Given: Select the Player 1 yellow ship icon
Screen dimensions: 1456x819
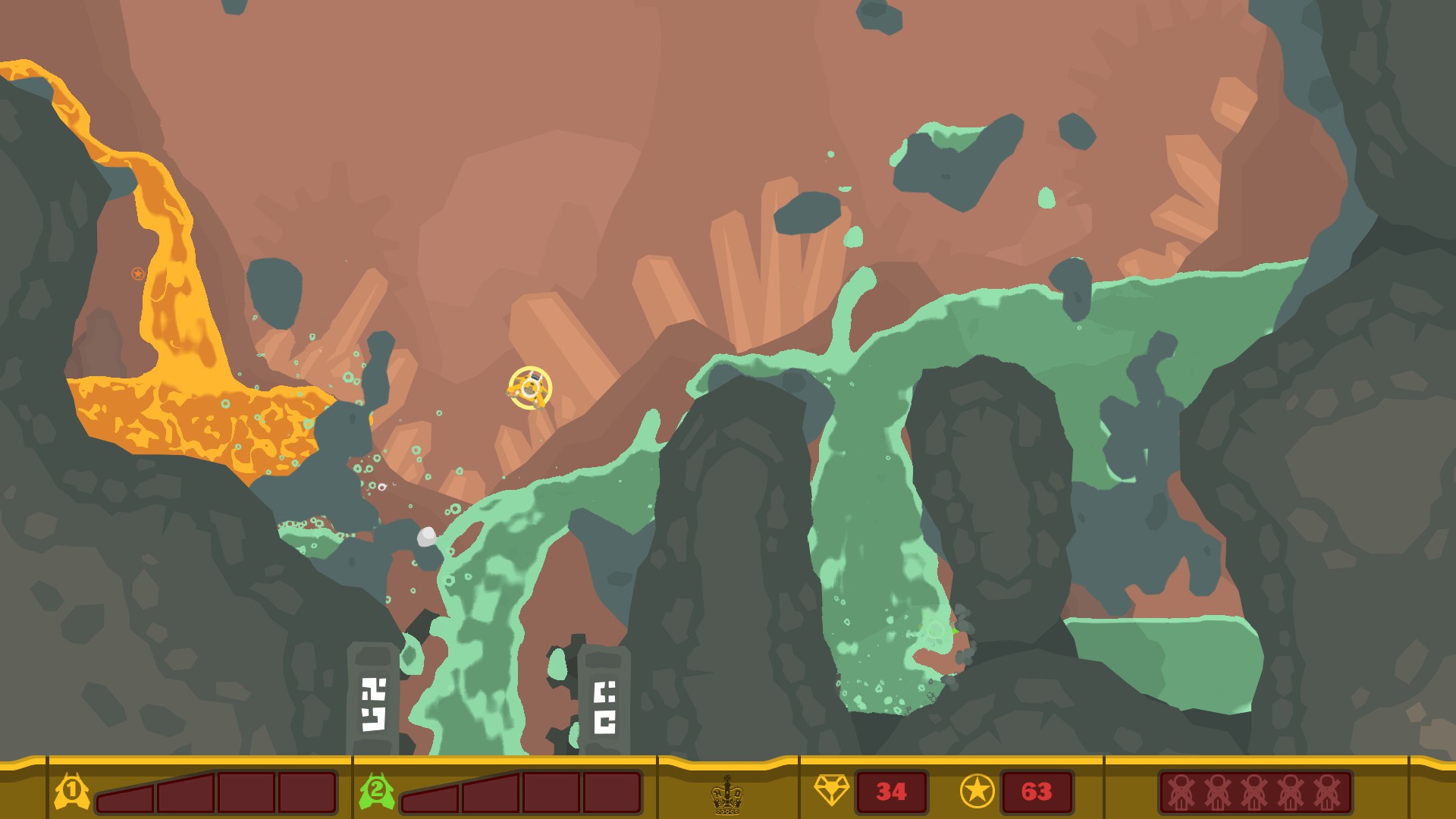Looking at the screenshot, I should tap(71, 792).
